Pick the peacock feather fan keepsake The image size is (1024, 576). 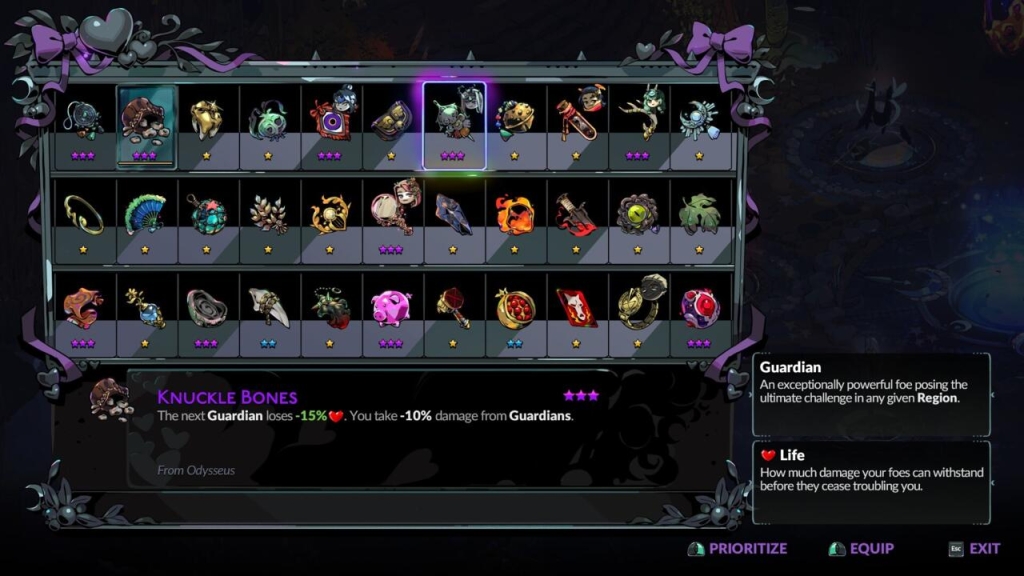(x=146, y=215)
